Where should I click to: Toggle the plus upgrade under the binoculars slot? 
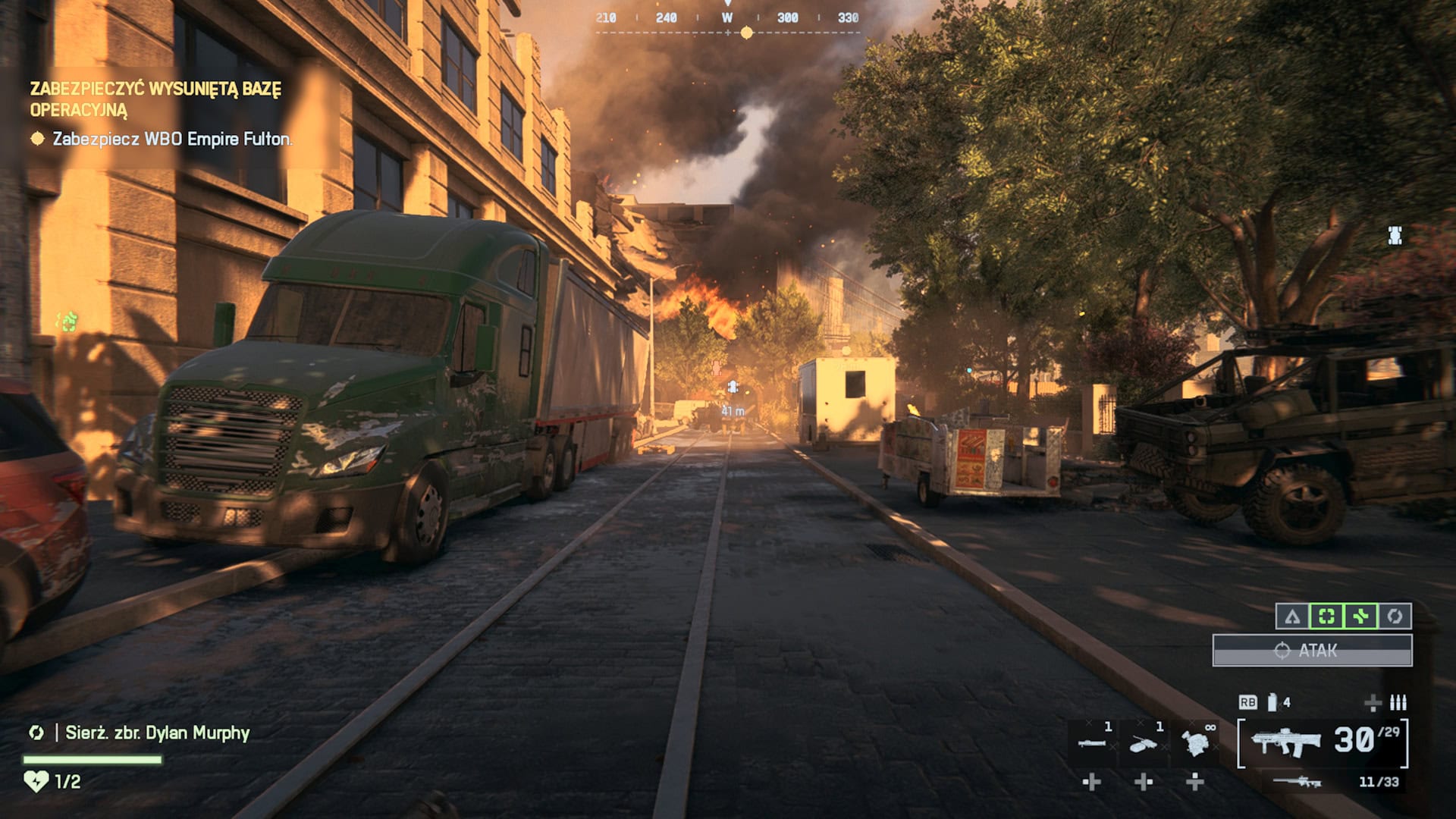point(1194,782)
